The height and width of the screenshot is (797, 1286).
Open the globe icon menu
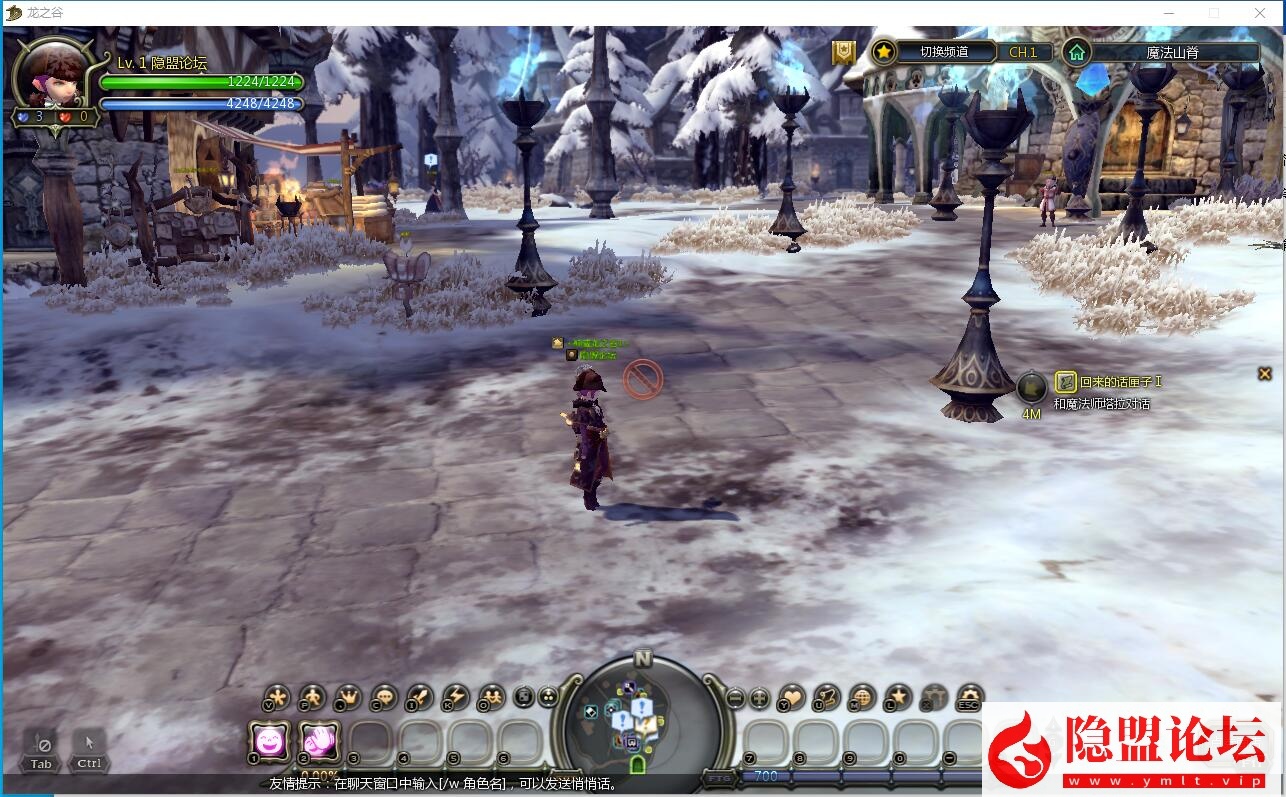coord(862,697)
